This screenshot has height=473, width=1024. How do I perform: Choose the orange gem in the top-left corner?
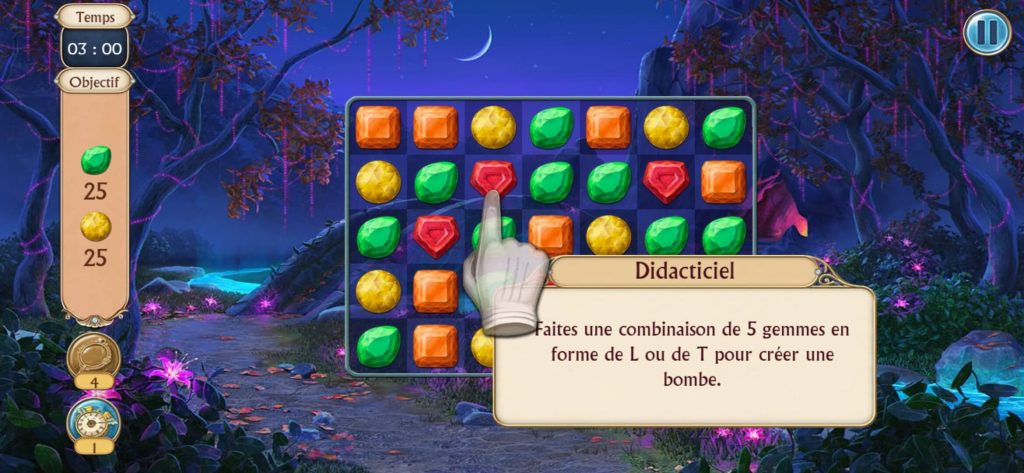click(x=378, y=127)
